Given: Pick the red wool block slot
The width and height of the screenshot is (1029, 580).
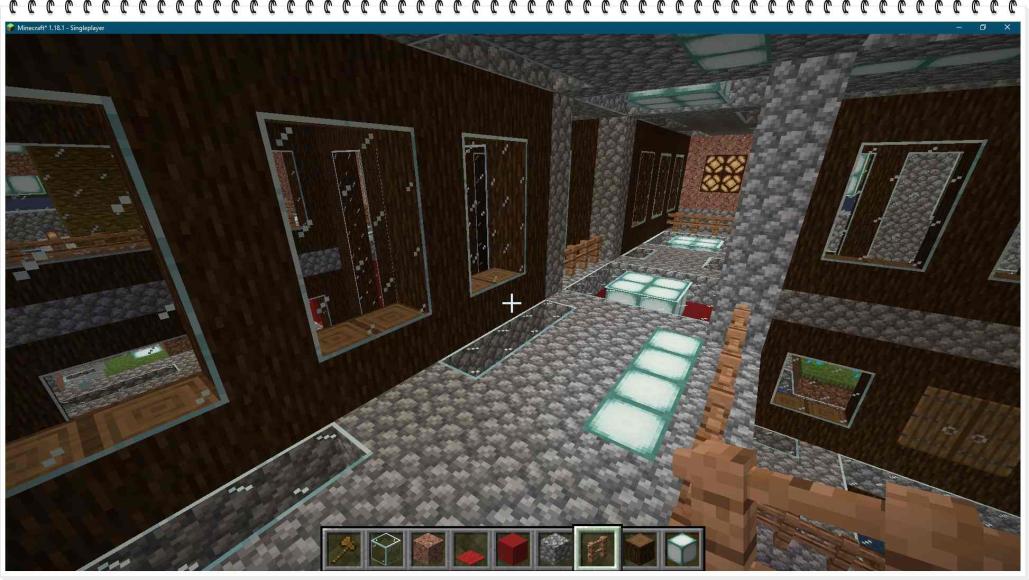Looking at the screenshot, I should coord(512,548).
